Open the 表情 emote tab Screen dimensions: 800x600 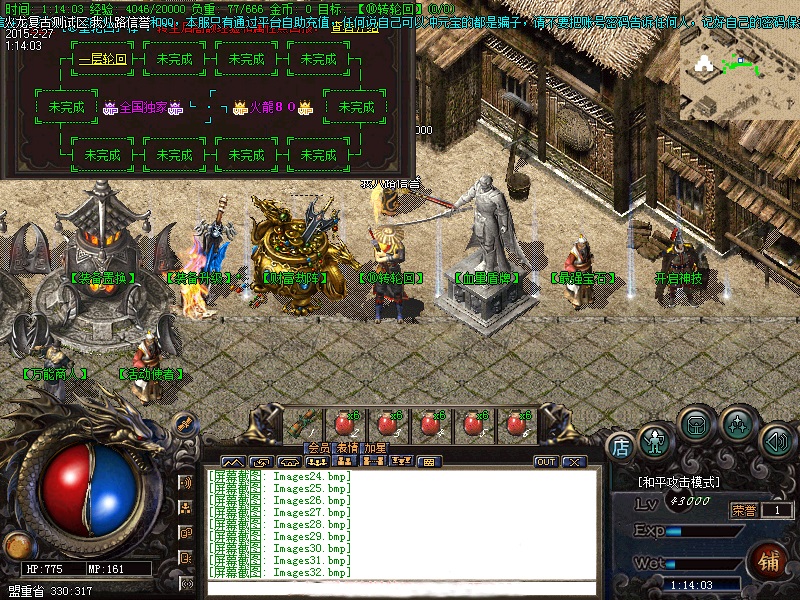point(347,447)
